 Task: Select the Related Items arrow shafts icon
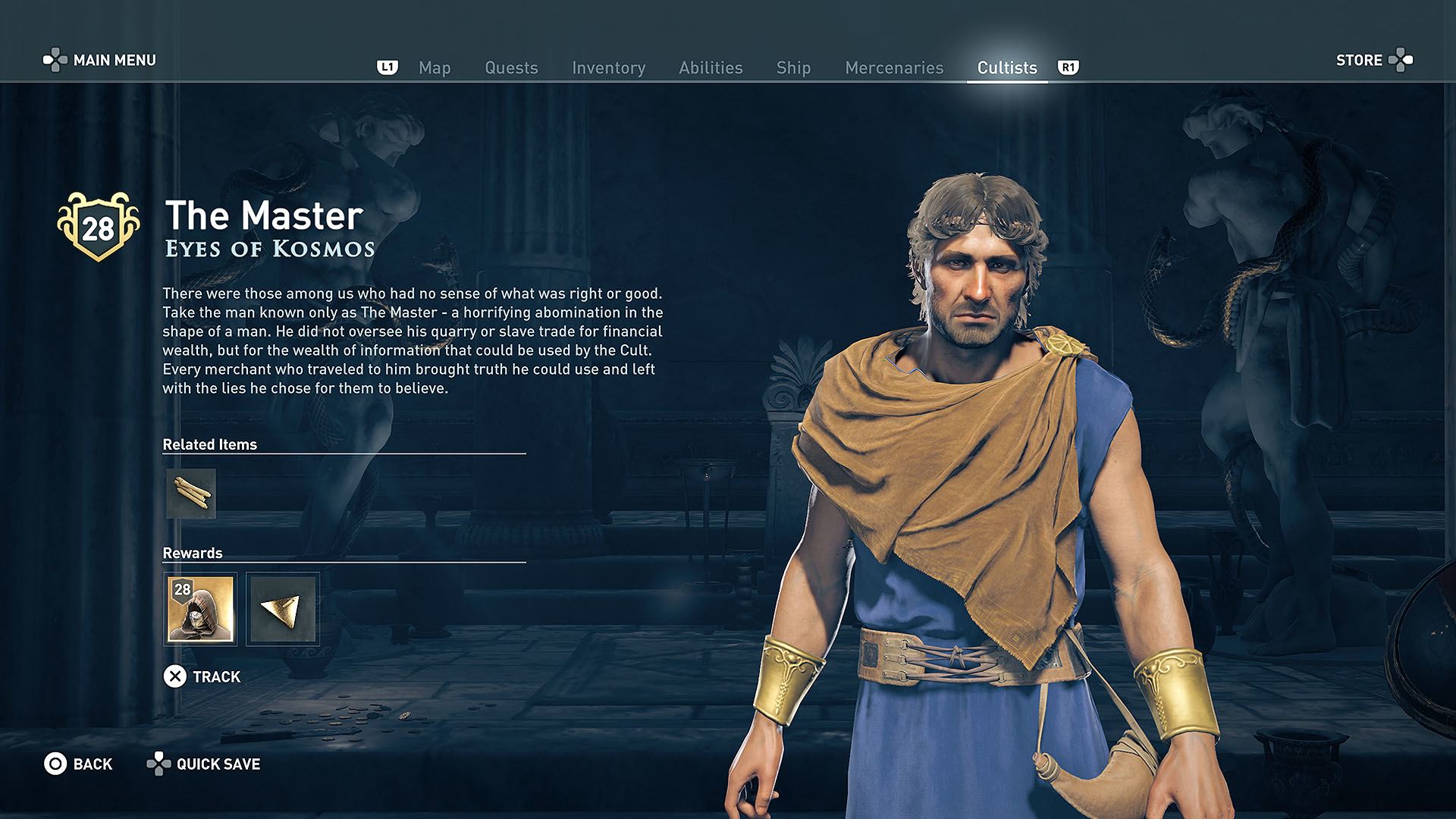pos(191,494)
